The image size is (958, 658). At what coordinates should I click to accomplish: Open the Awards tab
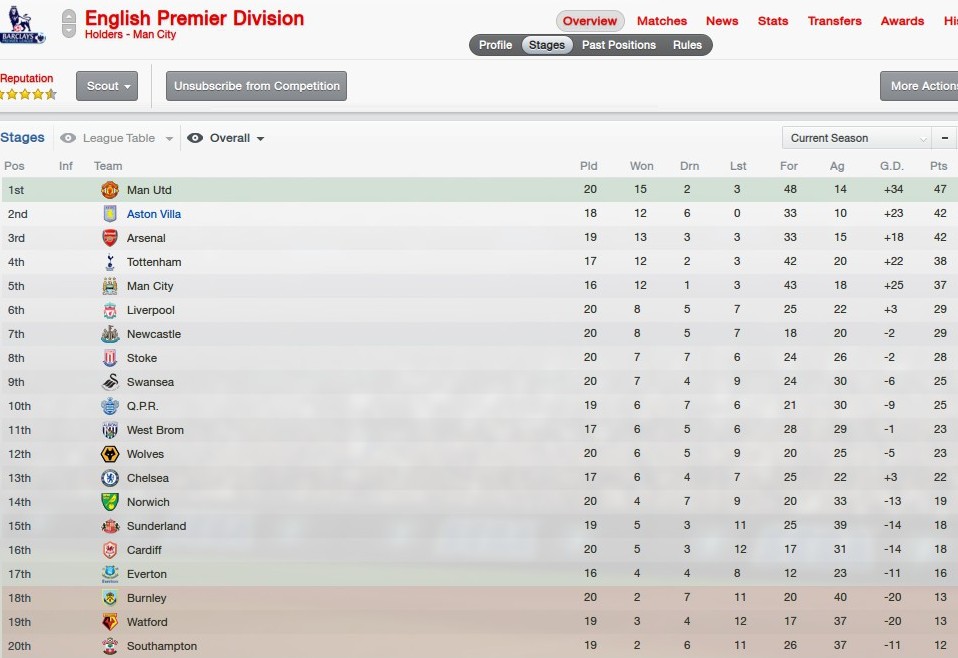click(902, 21)
